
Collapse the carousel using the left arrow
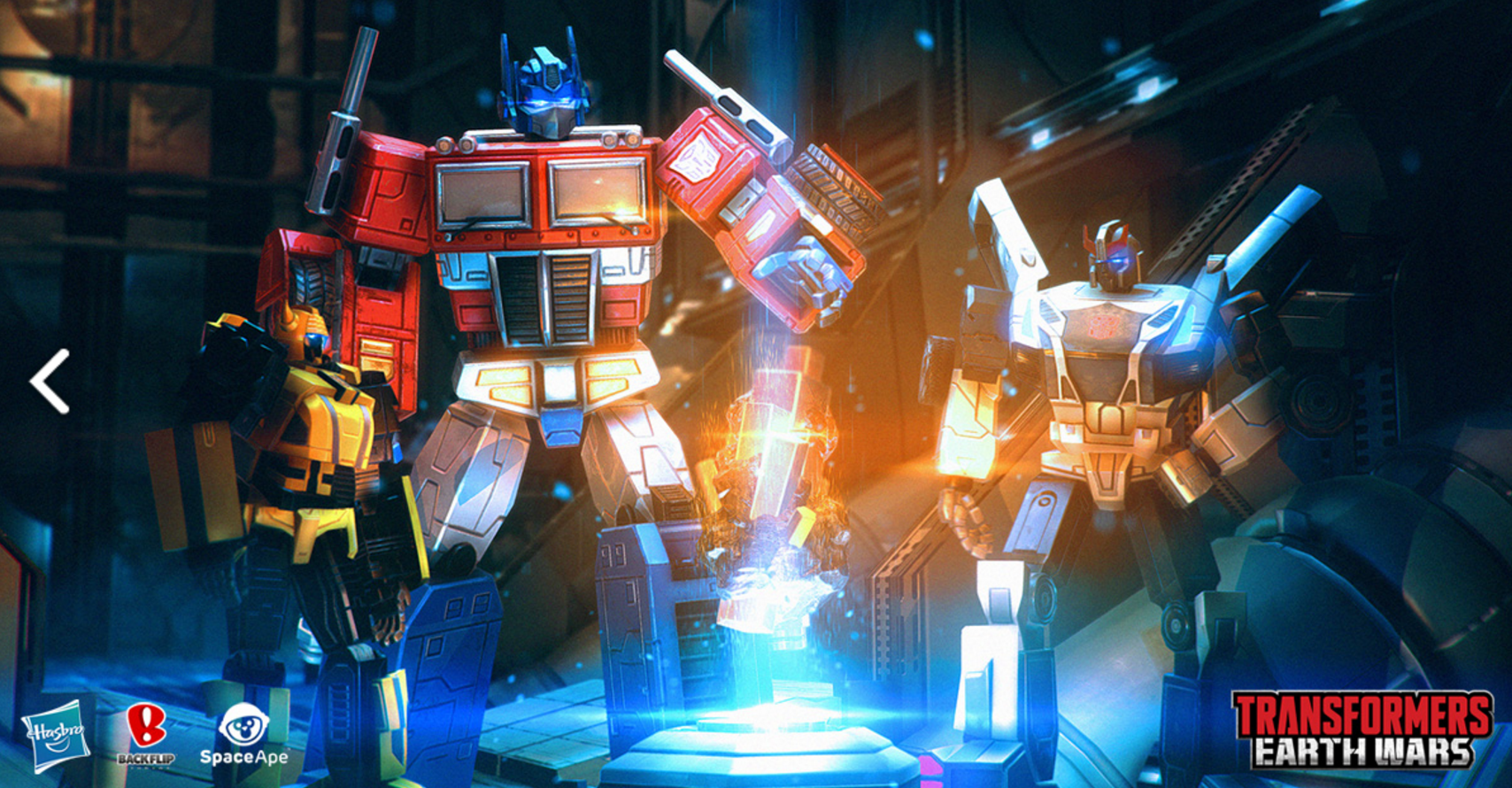pyautogui.click(x=49, y=382)
